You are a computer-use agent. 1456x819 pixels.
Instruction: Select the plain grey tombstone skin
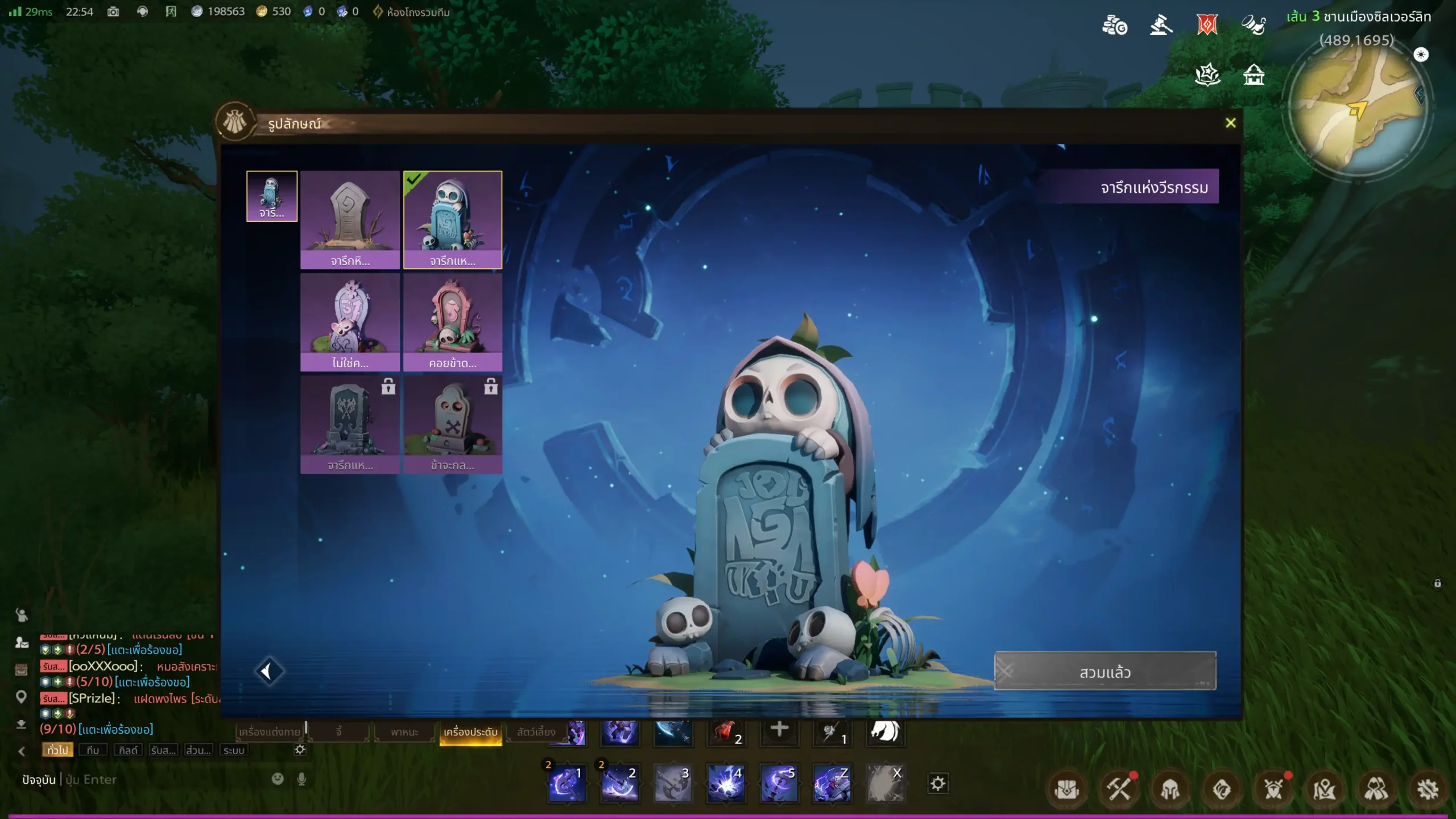pos(350,219)
